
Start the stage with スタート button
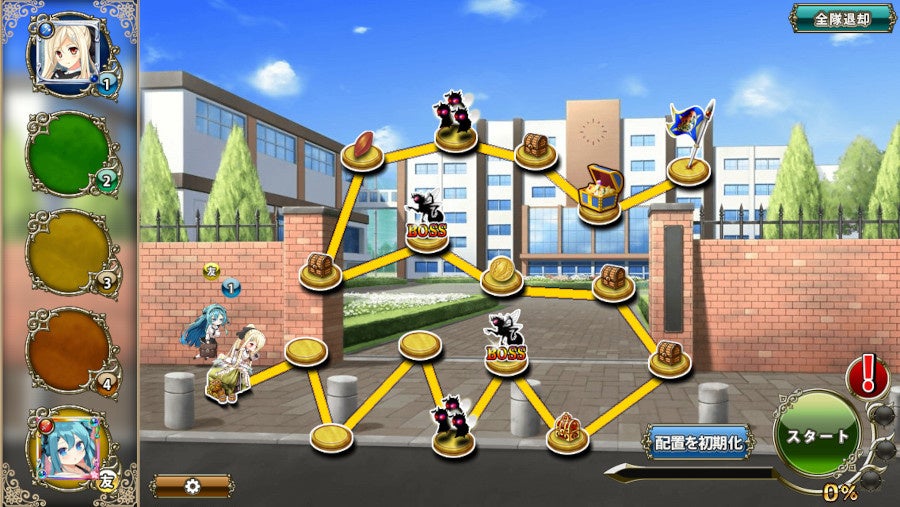(816, 437)
